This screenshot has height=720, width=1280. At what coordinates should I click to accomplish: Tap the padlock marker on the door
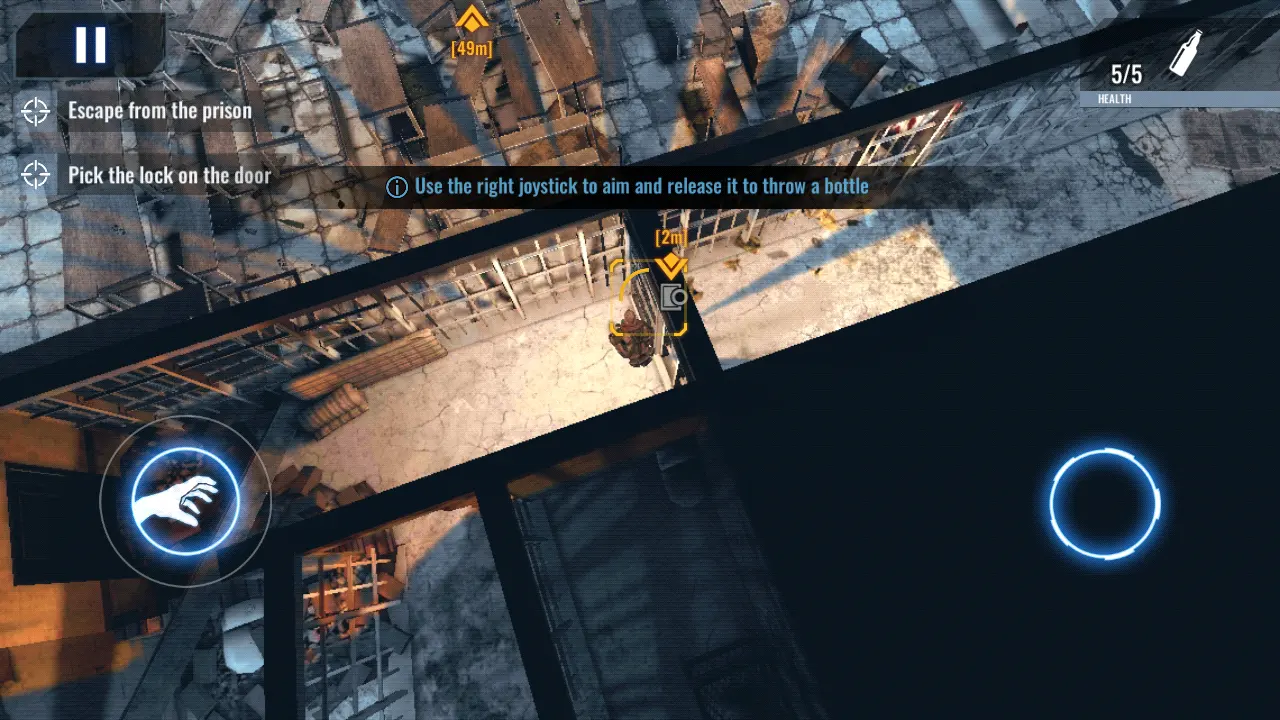pyautogui.click(x=671, y=297)
